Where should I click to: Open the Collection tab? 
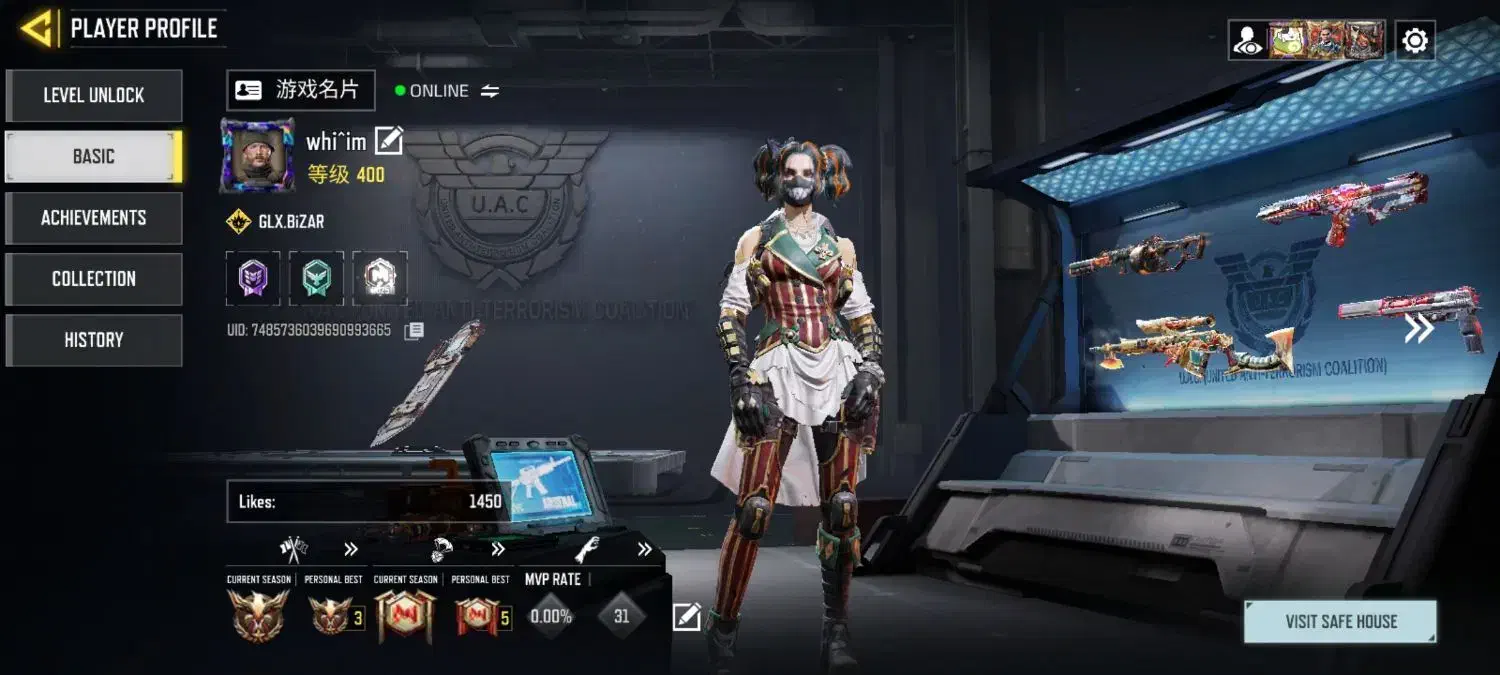[x=94, y=279]
